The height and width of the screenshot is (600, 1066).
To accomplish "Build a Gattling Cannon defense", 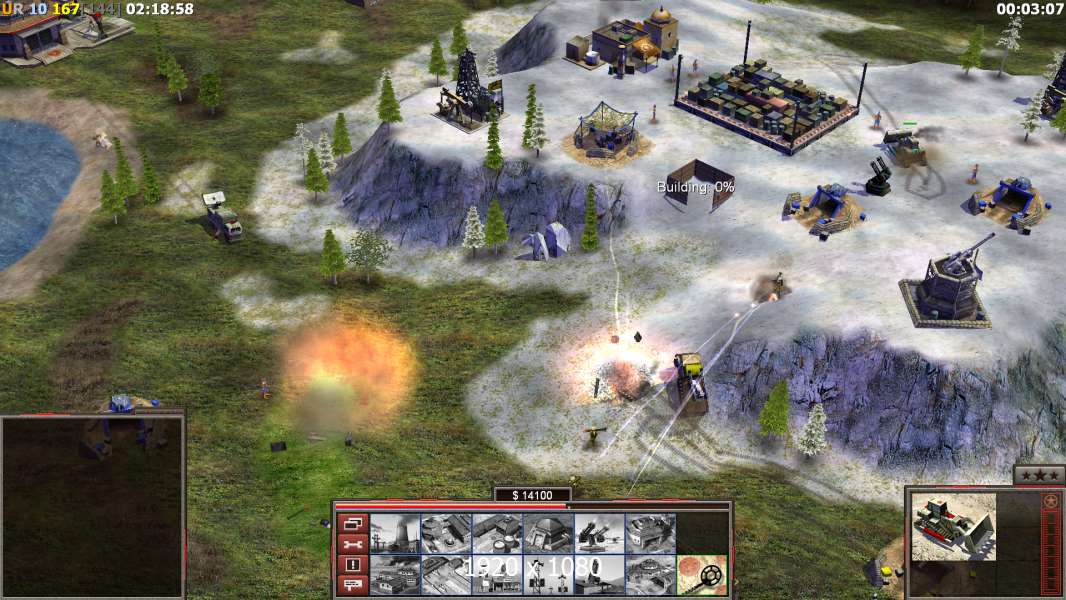I will tap(598, 533).
